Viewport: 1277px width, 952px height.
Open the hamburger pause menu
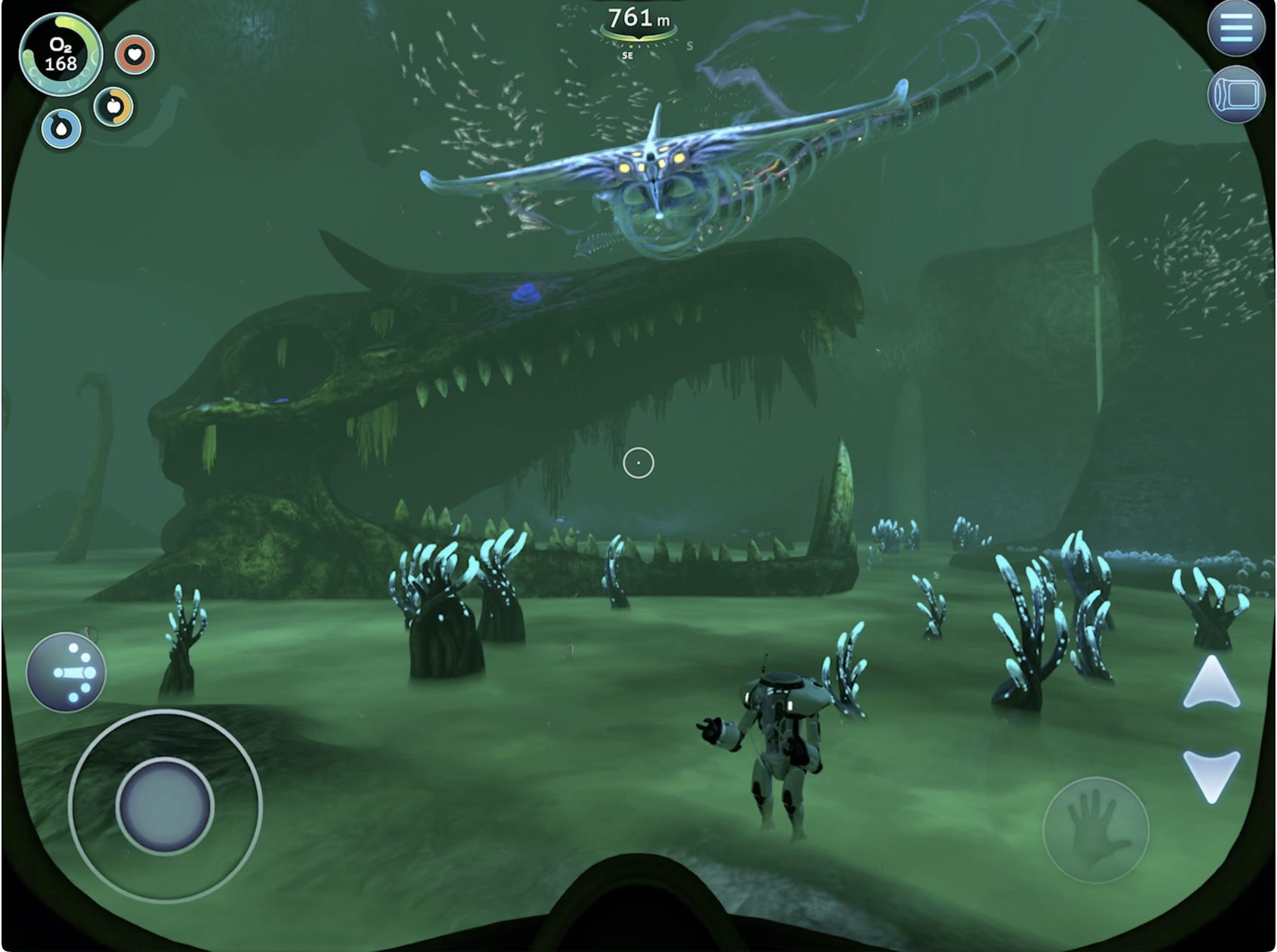(1235, 28)
